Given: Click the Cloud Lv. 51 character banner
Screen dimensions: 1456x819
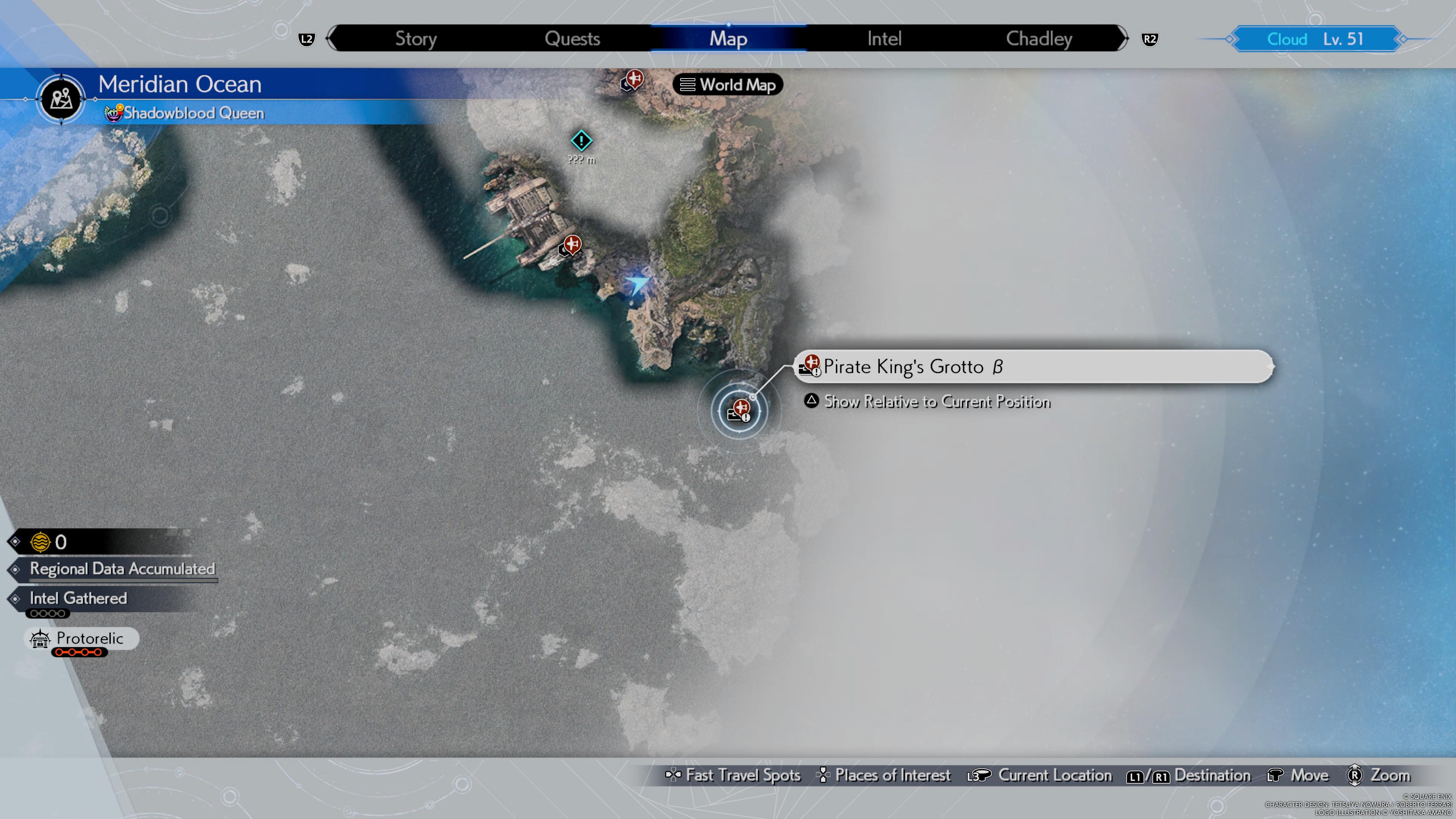Looking at the screenshot, I should tap(1315, 39).
